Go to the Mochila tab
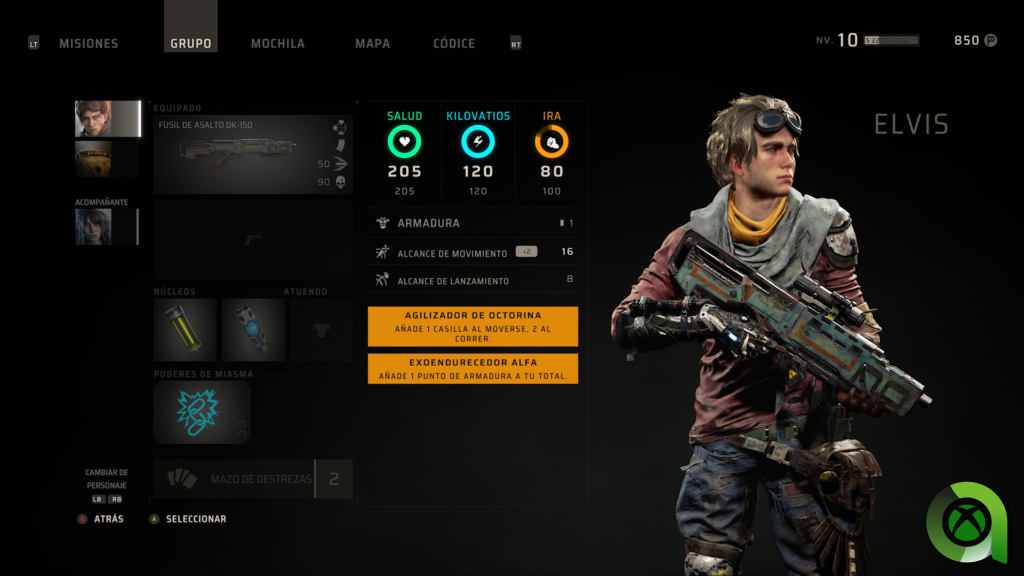The height and width of the screenshot is (576, 1024). 278,43
